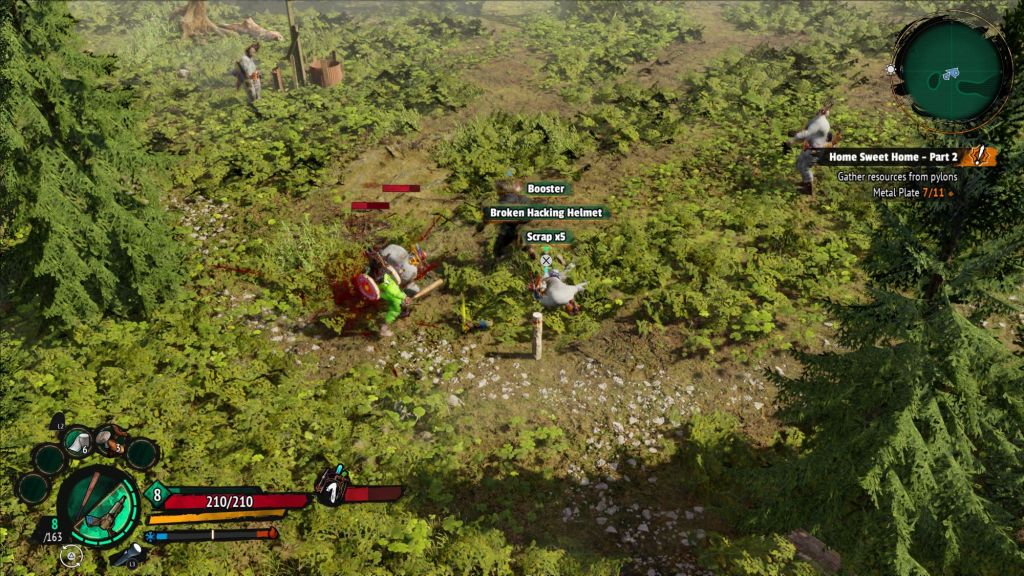The width and height of the screenshot is (1024, 576).
Task: Collect the Scrap x5 loot label
Action: [x=546, y=237]
